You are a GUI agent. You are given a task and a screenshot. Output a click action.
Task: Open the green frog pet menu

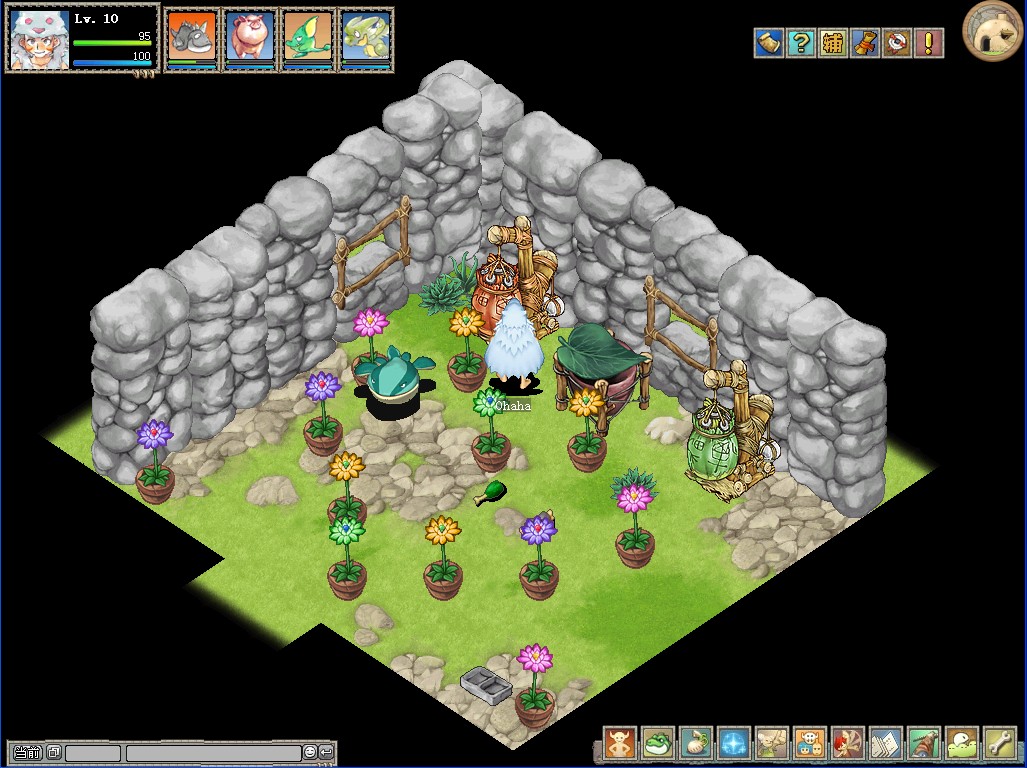[657, 743]
